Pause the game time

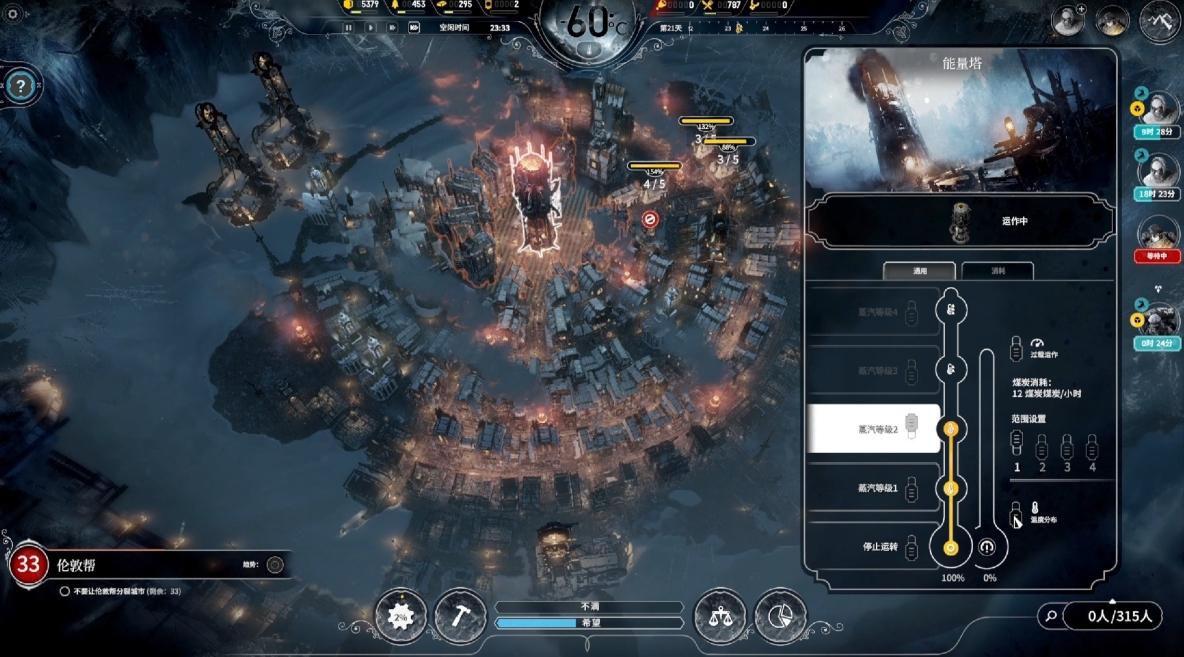pos(348,27)
